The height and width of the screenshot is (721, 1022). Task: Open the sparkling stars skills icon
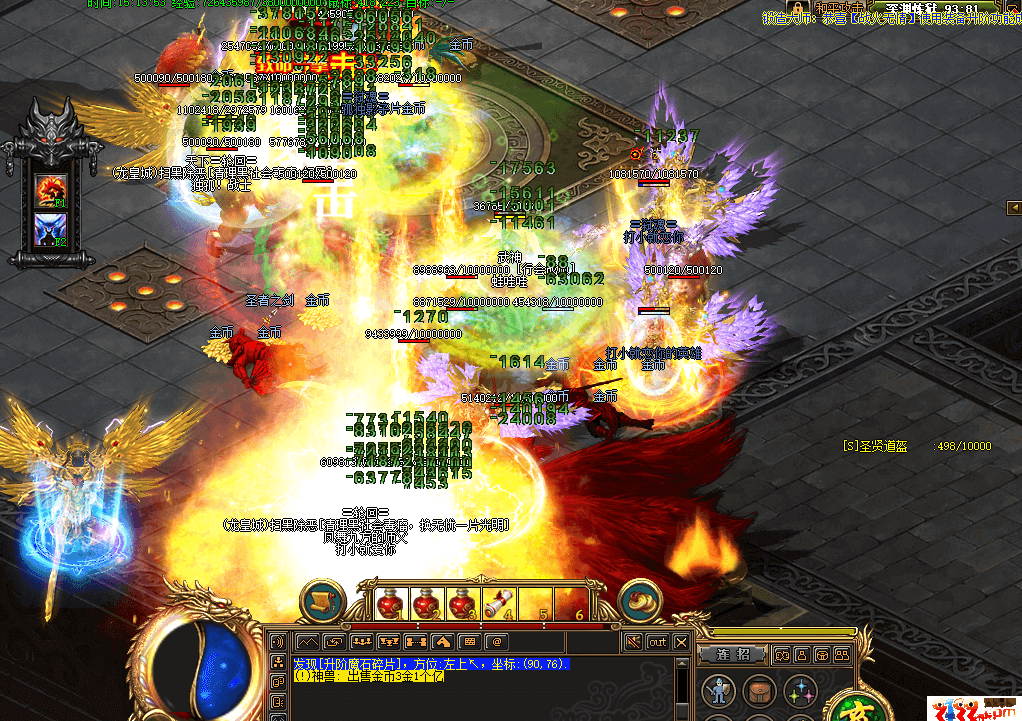pyautogui.click(x=798, y=690)
